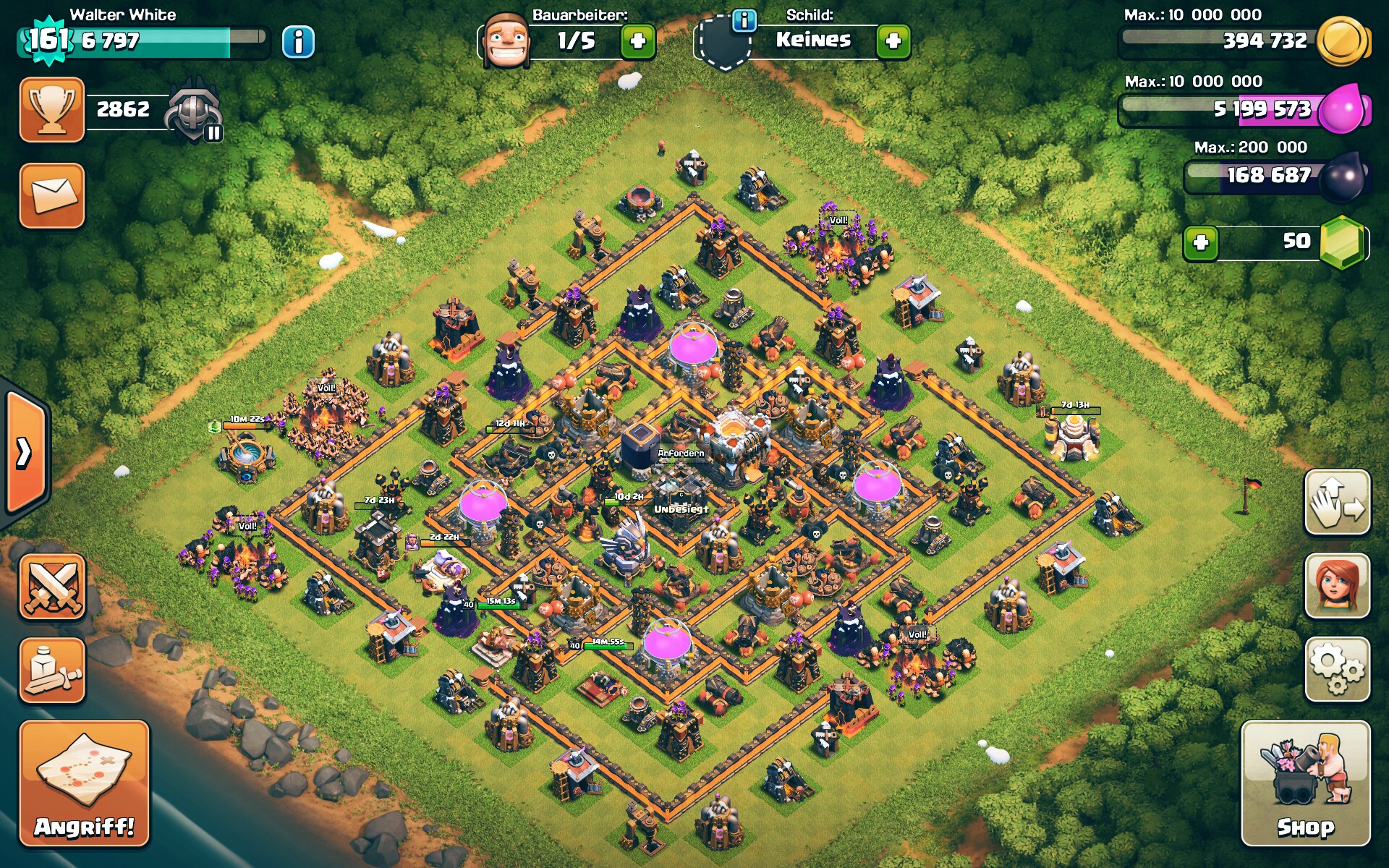
Task: Open the base layout editor hand button
Action: point(1337,502)
